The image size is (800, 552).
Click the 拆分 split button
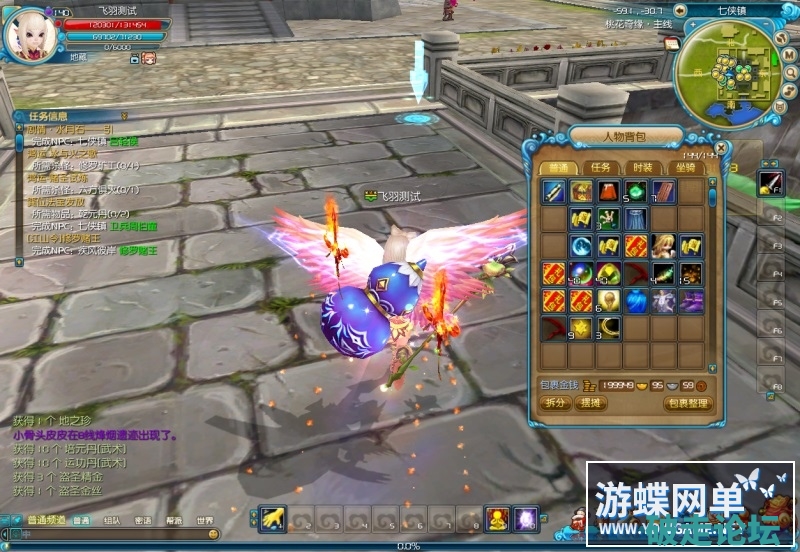tap(556, 403)
